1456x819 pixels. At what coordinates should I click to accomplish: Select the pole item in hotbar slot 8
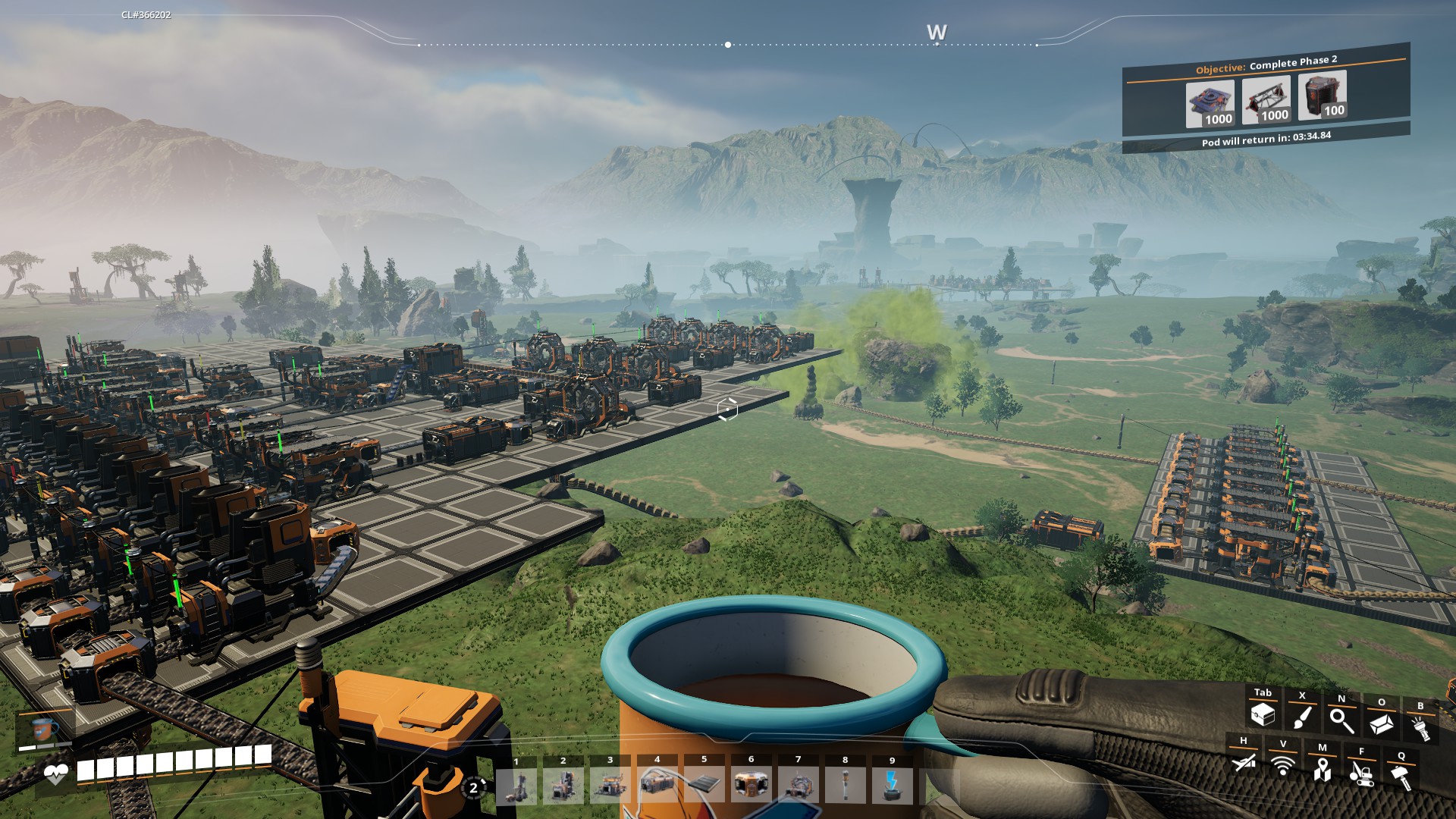click(846, 785)
